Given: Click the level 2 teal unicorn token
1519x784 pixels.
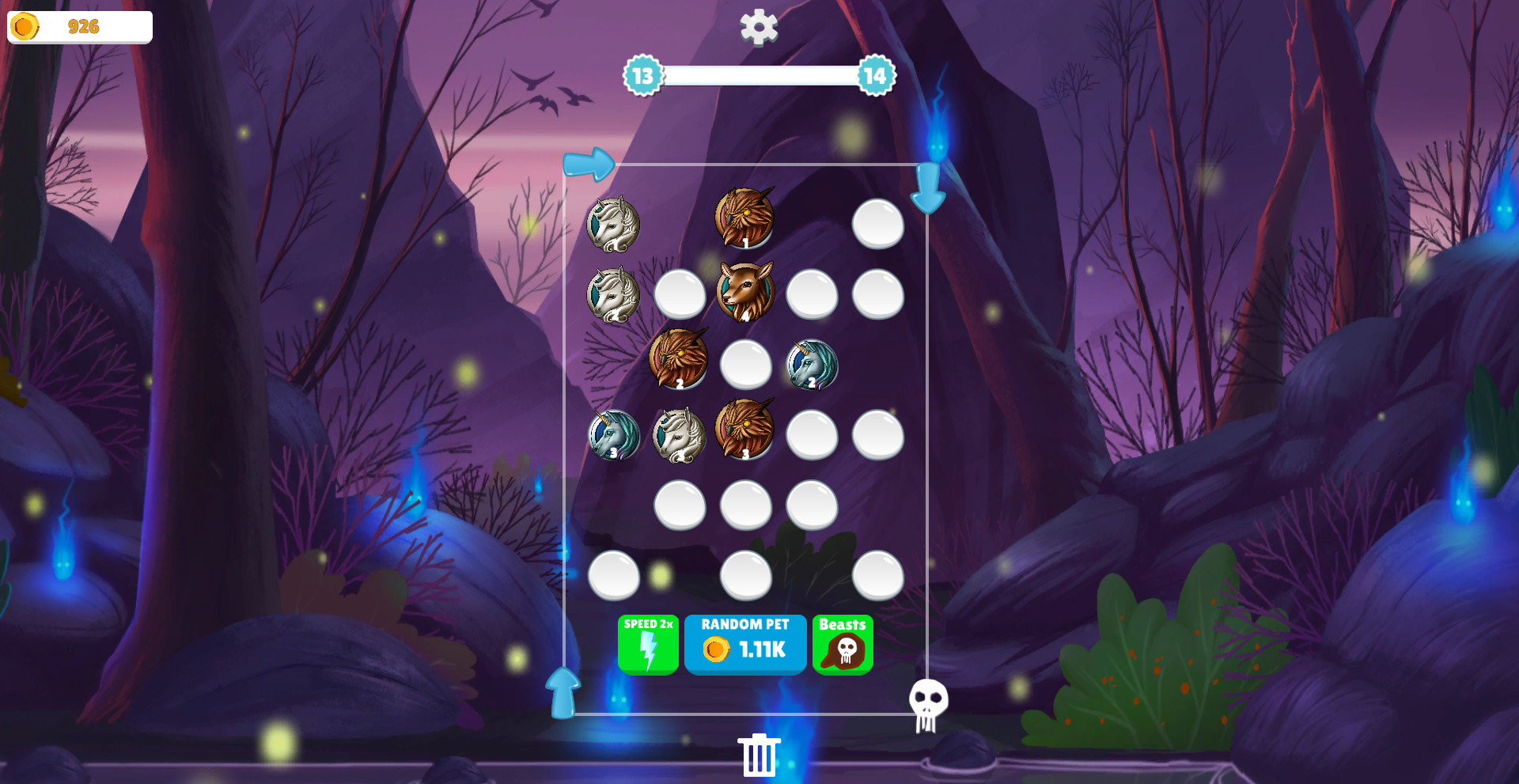Looking at the screenshot, I should pyautogui.click(x=811, y=364).
